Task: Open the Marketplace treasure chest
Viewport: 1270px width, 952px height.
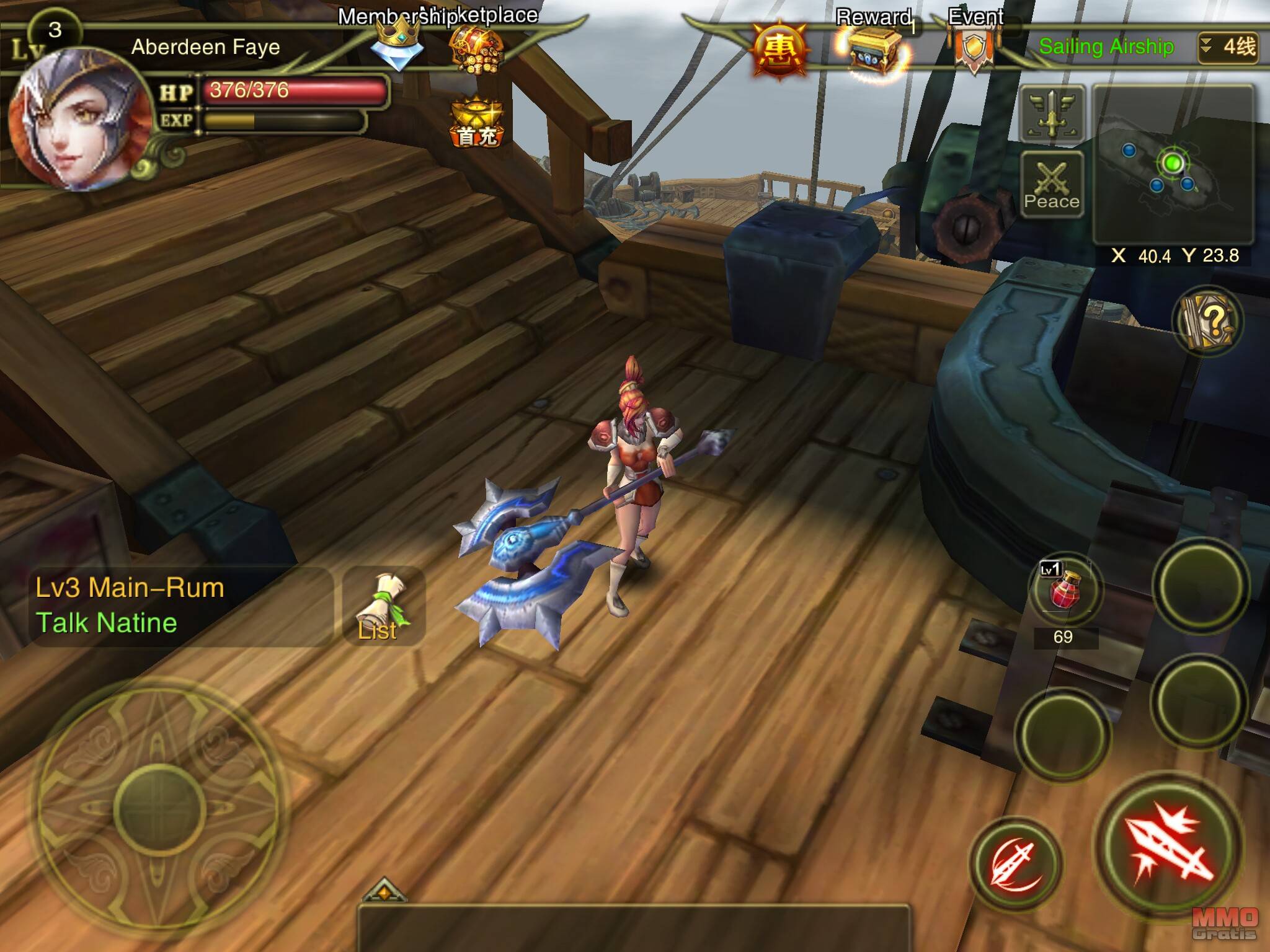Action: coord(476,50)
